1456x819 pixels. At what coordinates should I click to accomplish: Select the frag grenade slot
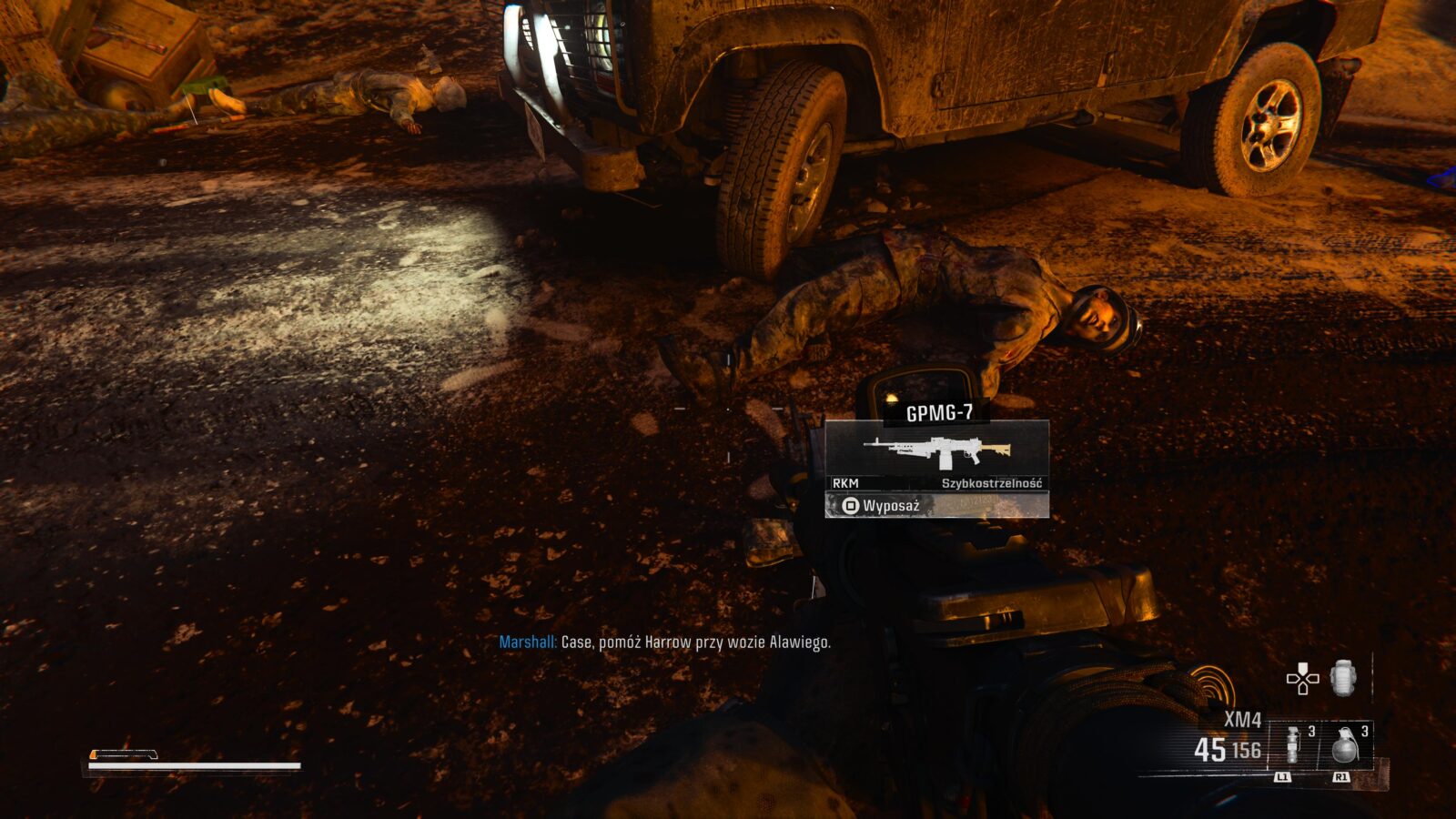(1344, 746)
